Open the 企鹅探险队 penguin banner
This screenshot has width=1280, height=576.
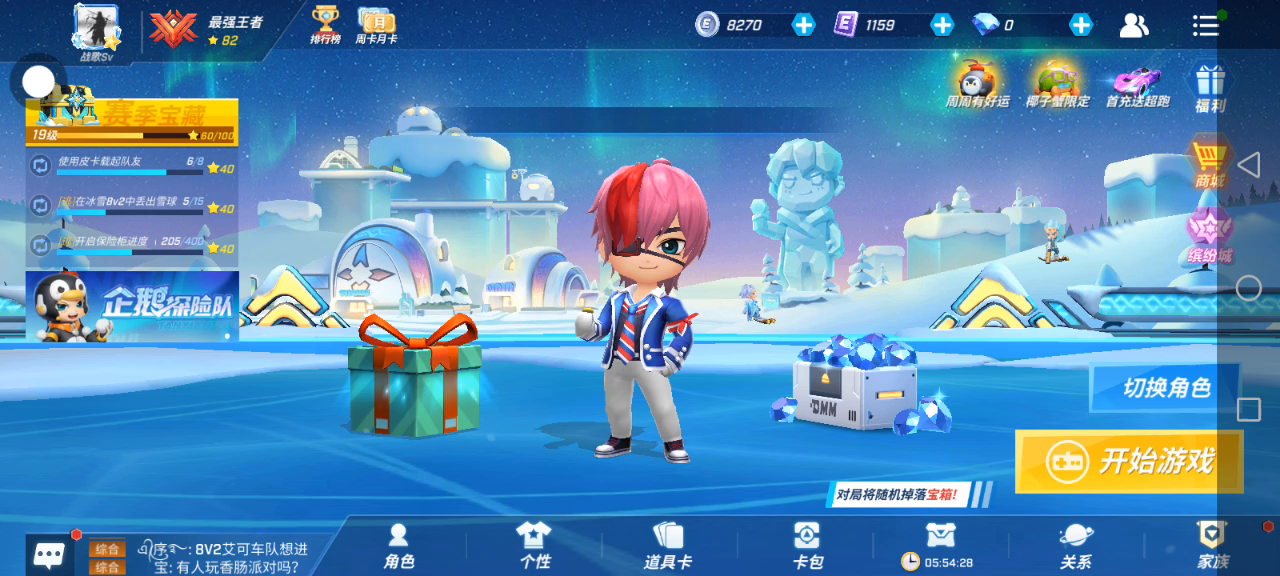132,306
